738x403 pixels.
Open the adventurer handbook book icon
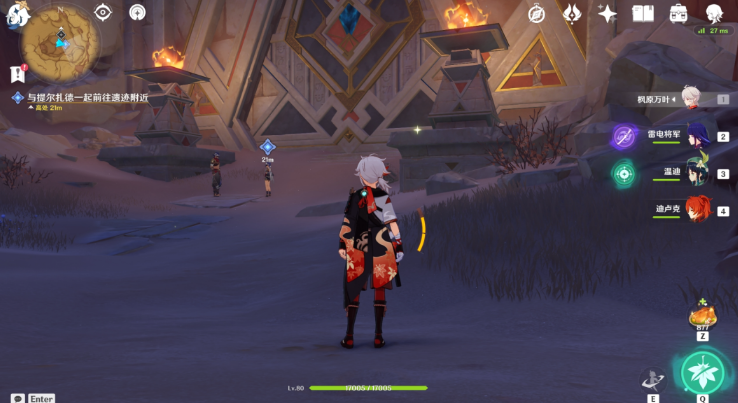643,13
